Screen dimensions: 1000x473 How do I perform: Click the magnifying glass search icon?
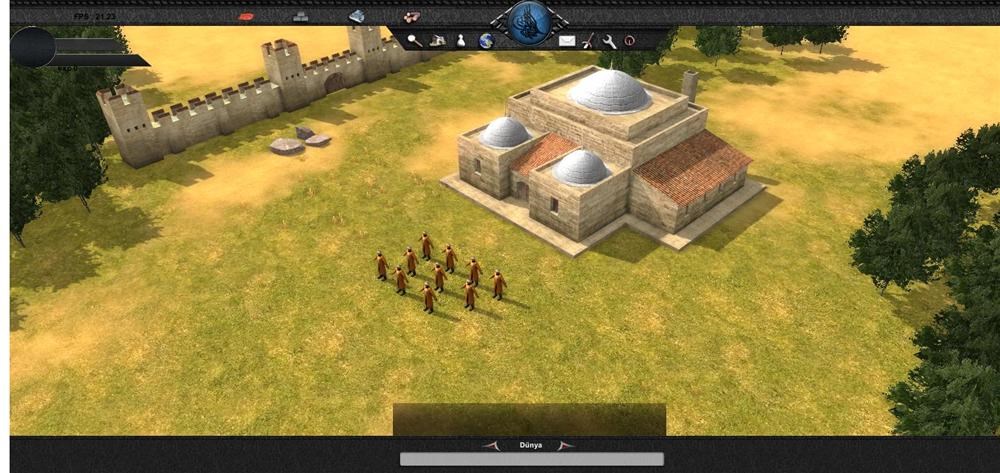(414, 41)
